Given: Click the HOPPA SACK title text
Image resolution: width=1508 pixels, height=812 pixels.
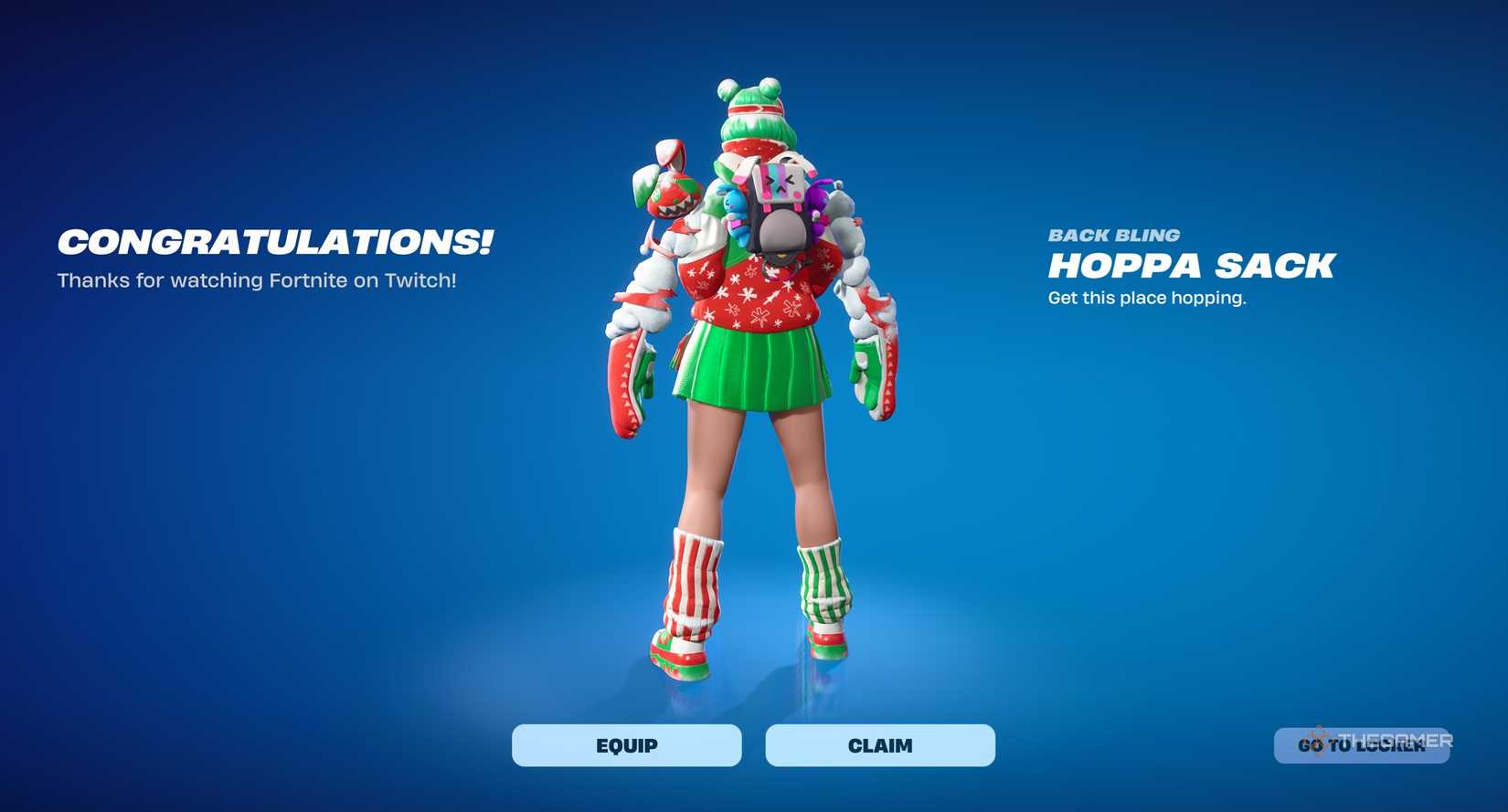Looking at the screenshot, I should coord(1191,266).
